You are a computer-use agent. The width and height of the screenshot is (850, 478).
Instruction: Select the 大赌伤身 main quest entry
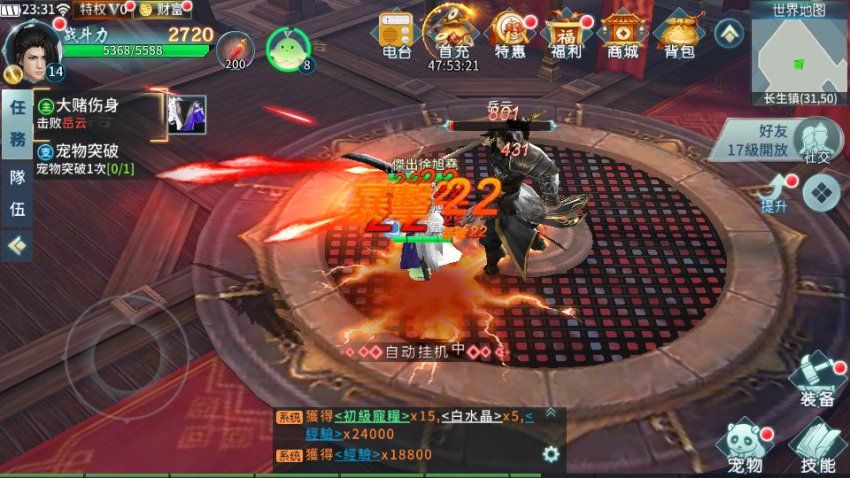point(95,112)
